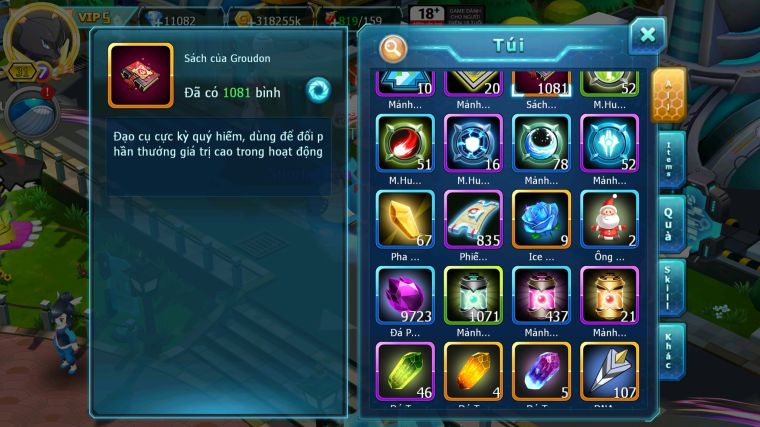The width and height of the screenshot is (760, 427).
Task: Open the bag search magnifier
Action: [x=394, y=48]
